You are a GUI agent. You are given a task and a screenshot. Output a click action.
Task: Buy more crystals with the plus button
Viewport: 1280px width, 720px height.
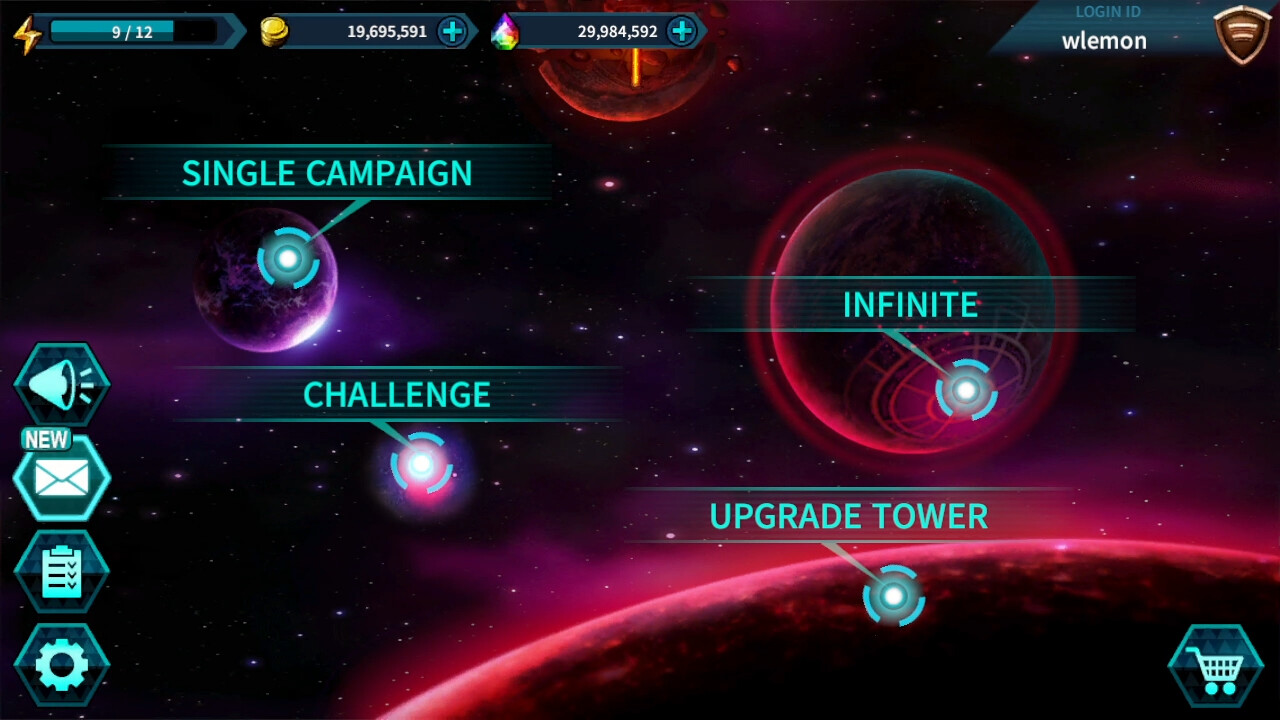[681, 31]
